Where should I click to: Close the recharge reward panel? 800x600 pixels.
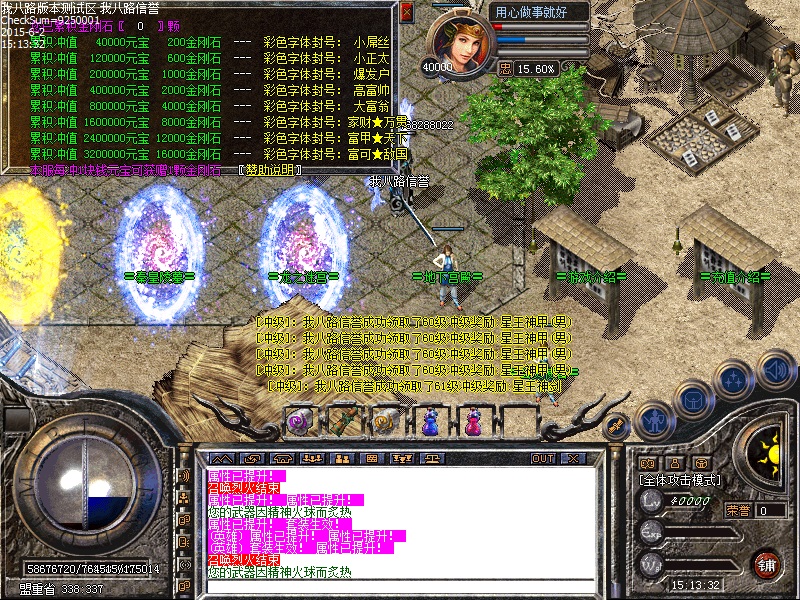pyautogui.click(x=406, y=12)
